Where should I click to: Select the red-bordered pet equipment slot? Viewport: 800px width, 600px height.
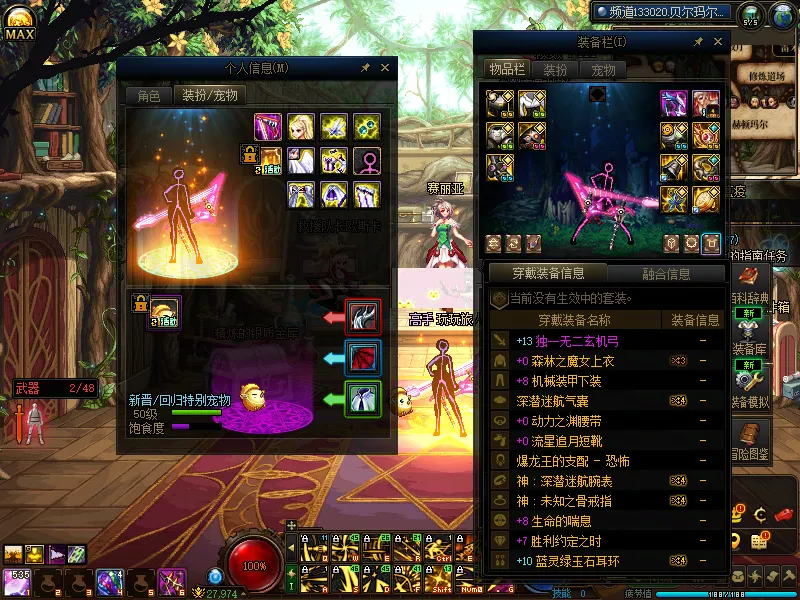[360, 317]
